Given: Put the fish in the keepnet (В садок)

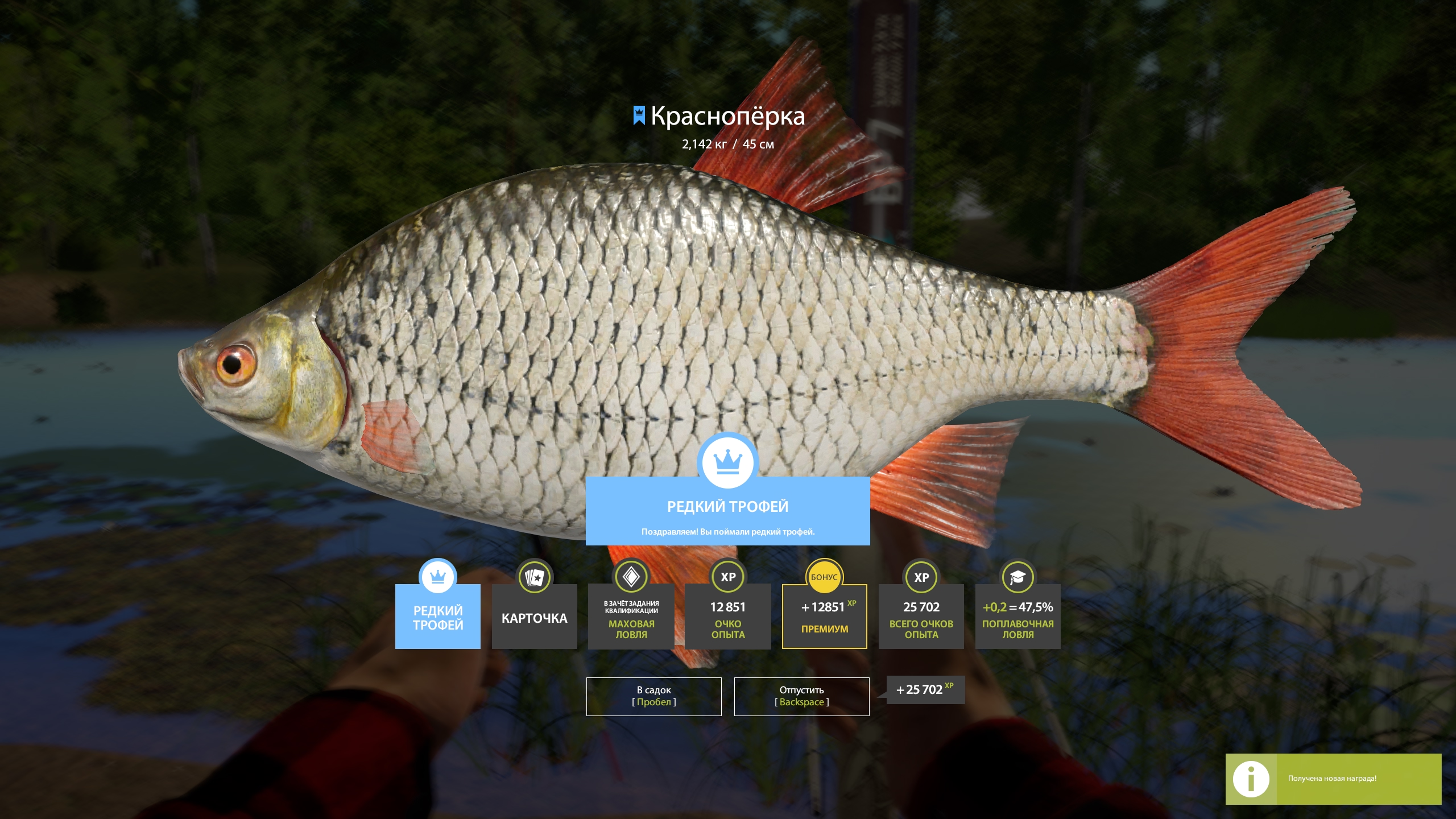Looking at the screenshot, I should pos(653,696).
